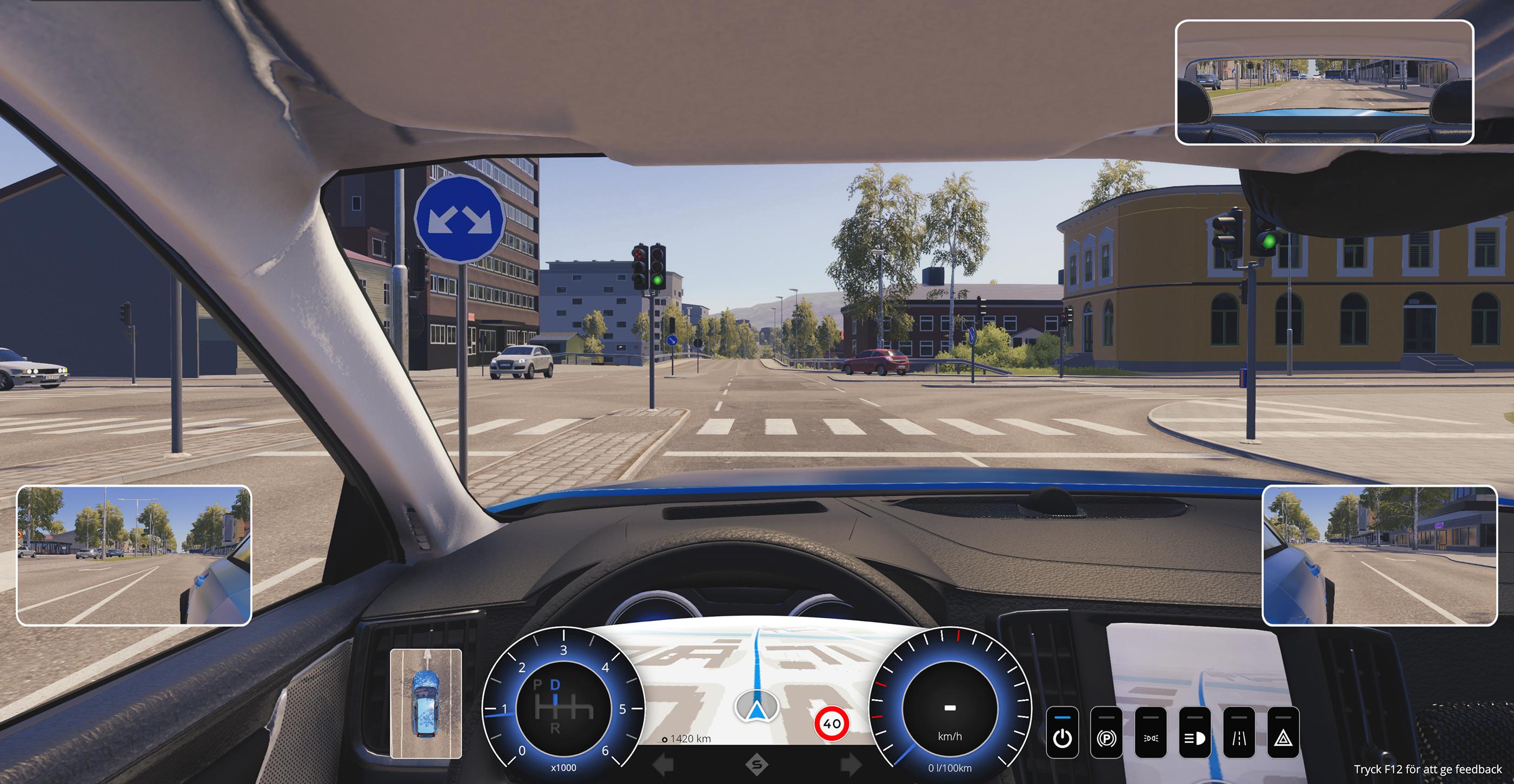Select the left side mirror view

134,555
